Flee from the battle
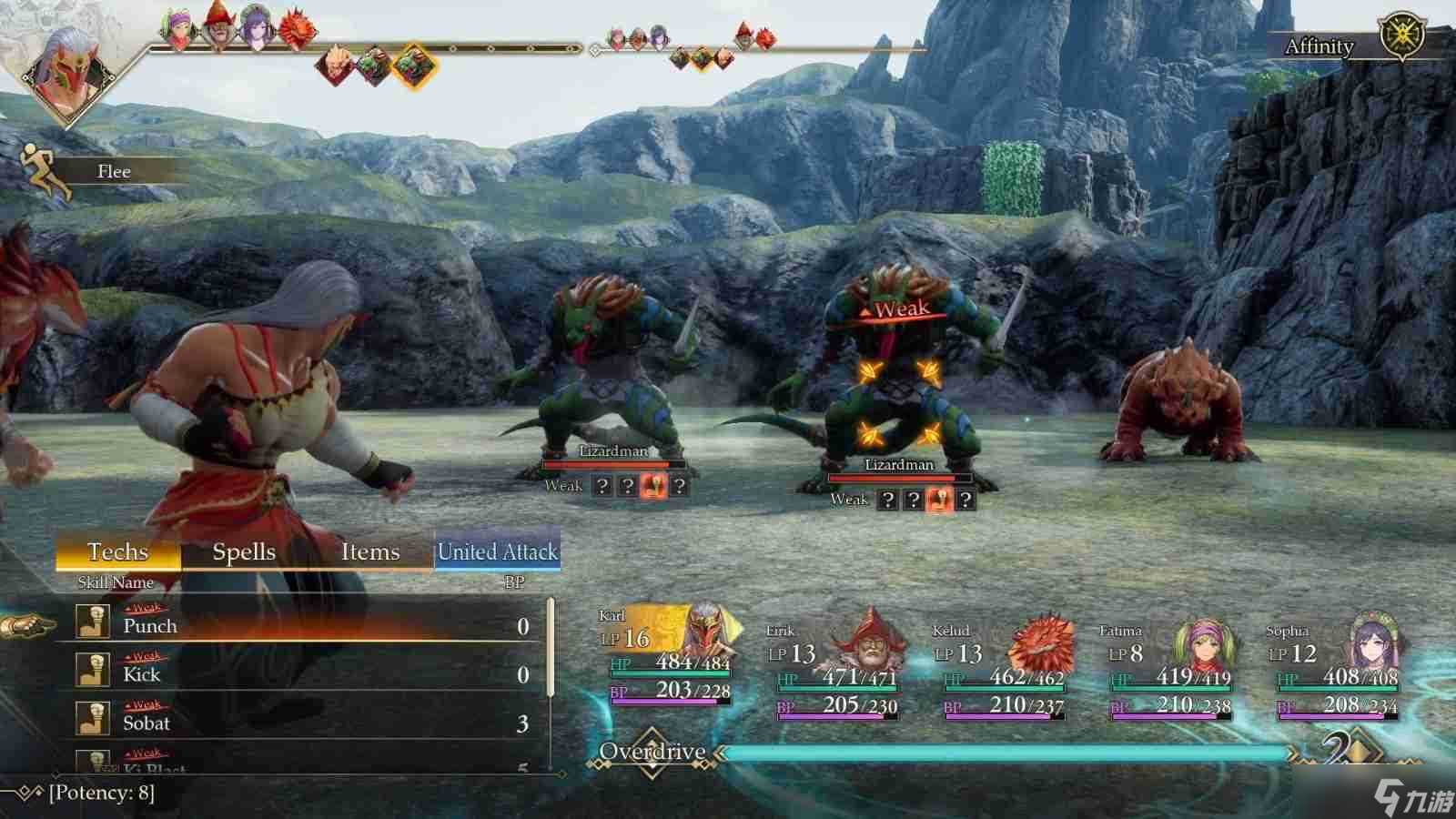1456x819 pixels. (x=100, y=171)
